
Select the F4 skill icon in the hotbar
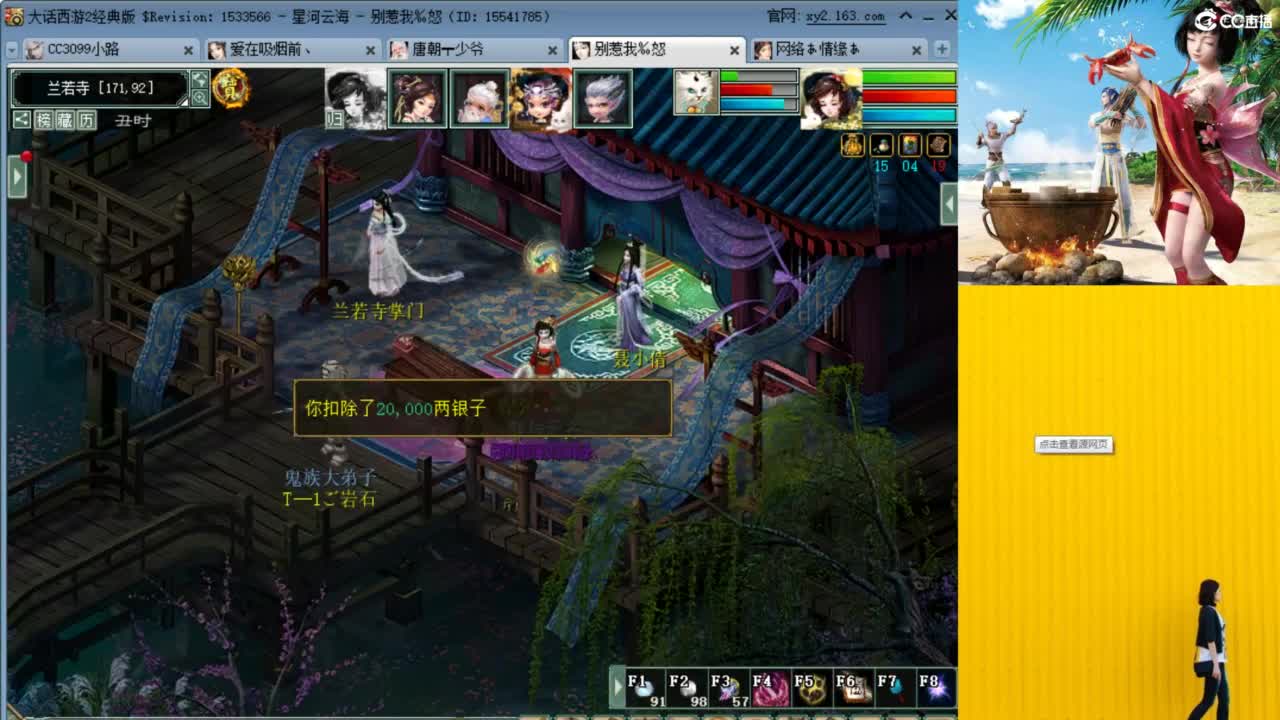tap(769, 687)
